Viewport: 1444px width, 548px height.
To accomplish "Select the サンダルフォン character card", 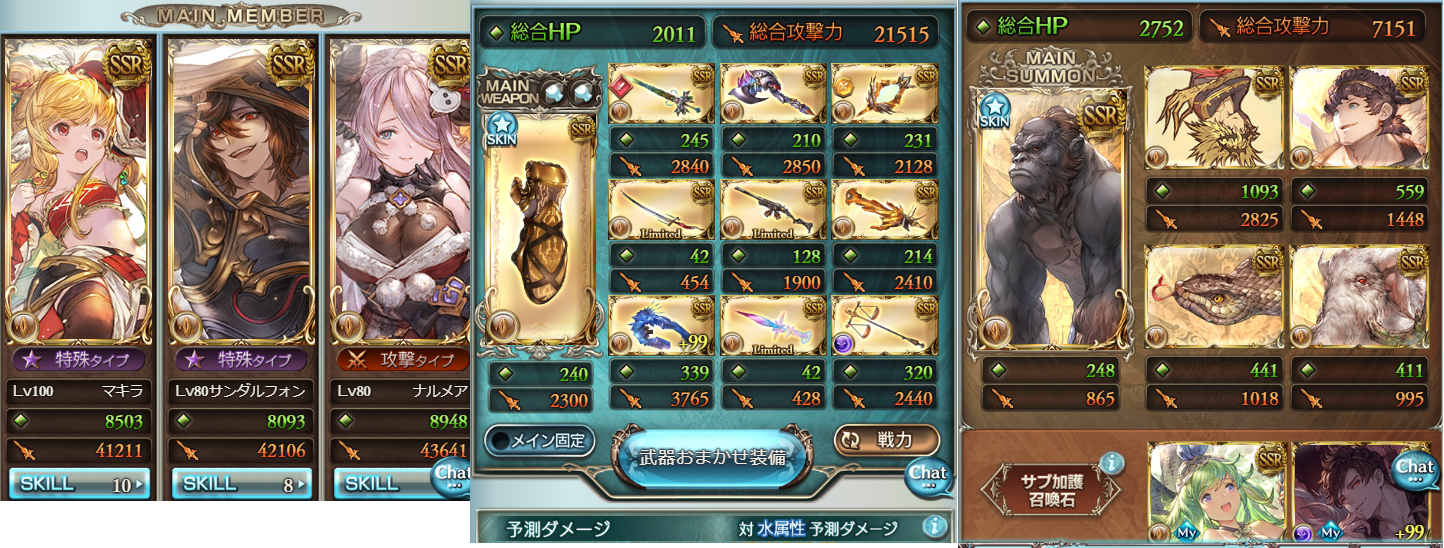I will point(241,190).
